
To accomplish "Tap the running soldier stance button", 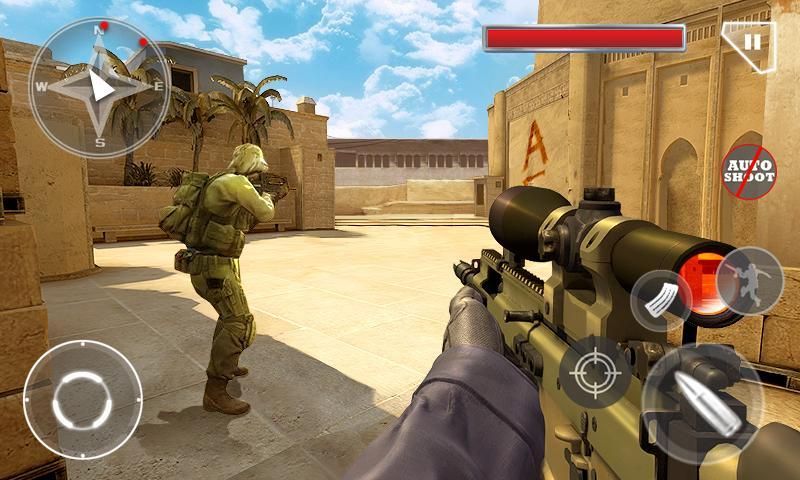I will [x=749, y=279].
